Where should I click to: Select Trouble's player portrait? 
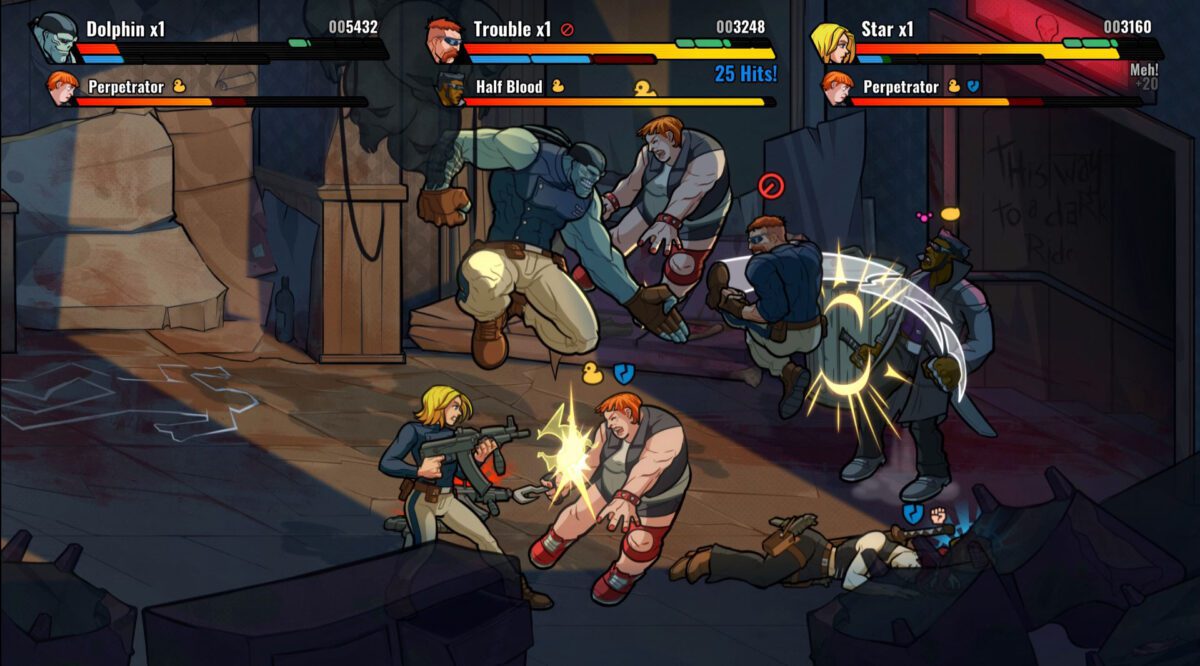[442, 39]
